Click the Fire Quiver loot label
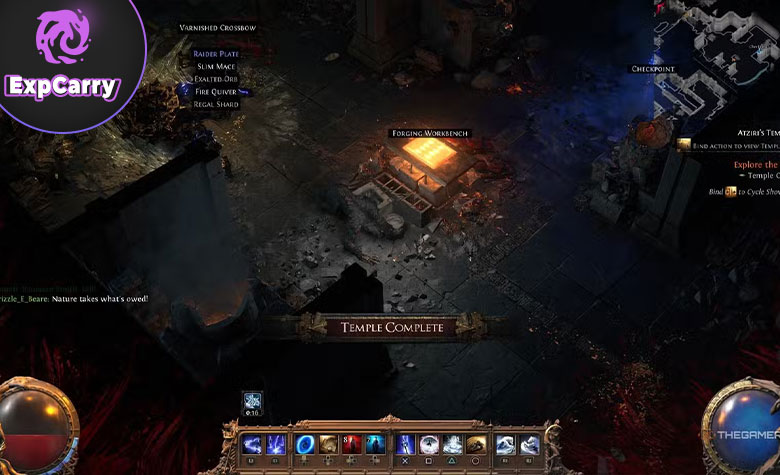 [216, 91]
